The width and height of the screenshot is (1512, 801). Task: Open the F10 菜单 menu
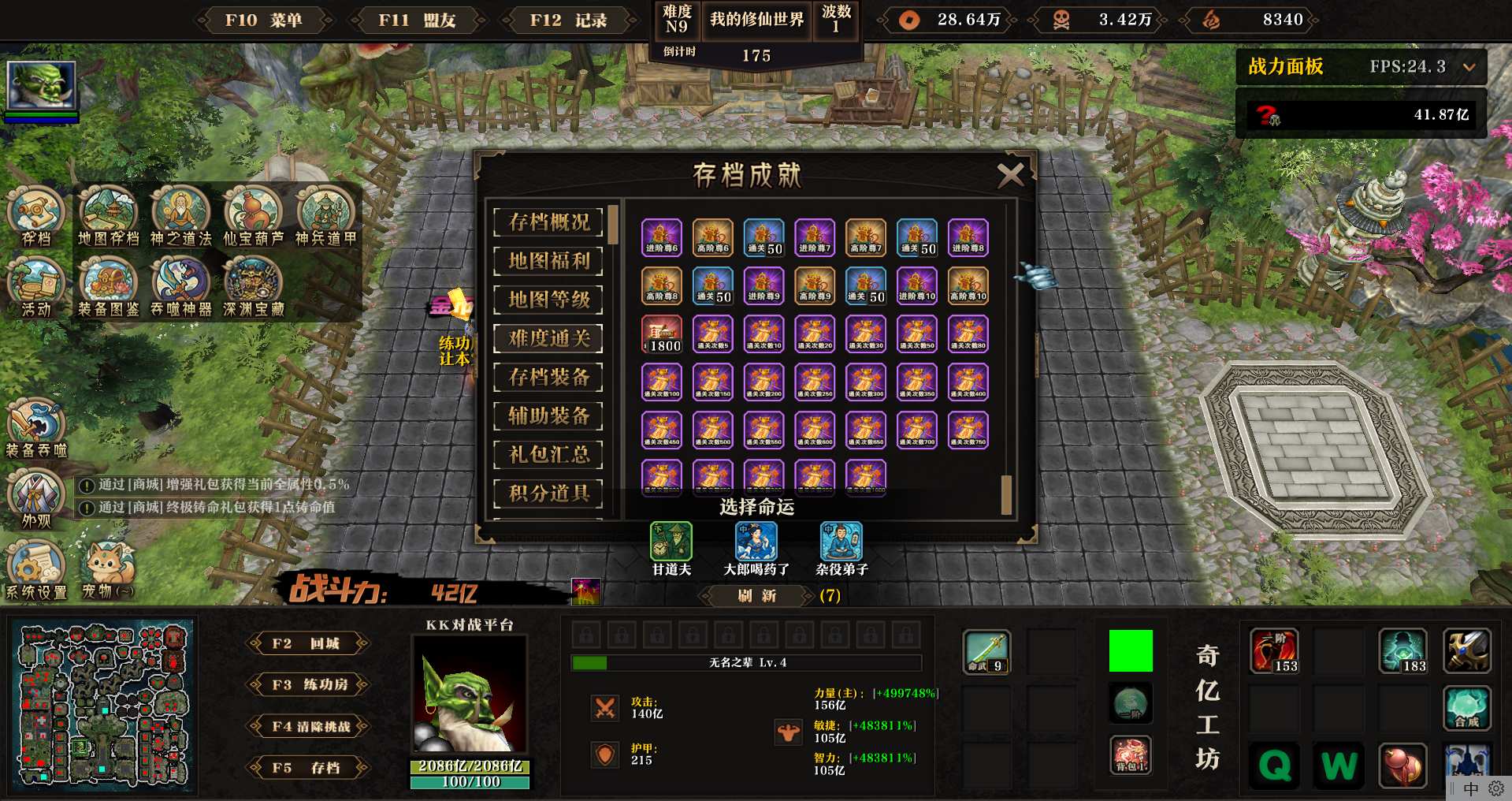(x=263, y=20)
